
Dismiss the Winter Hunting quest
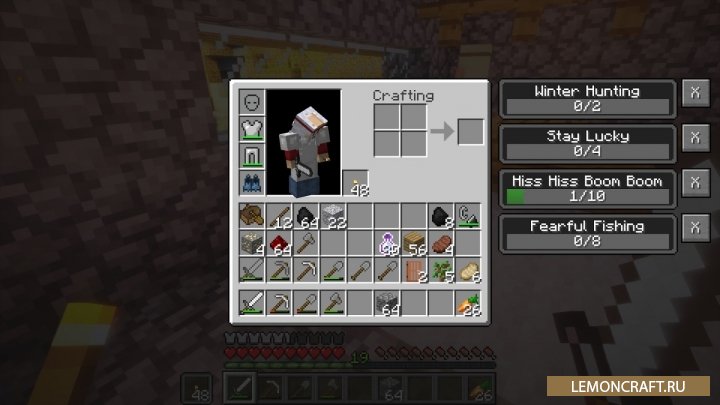(x=694, y=94)
